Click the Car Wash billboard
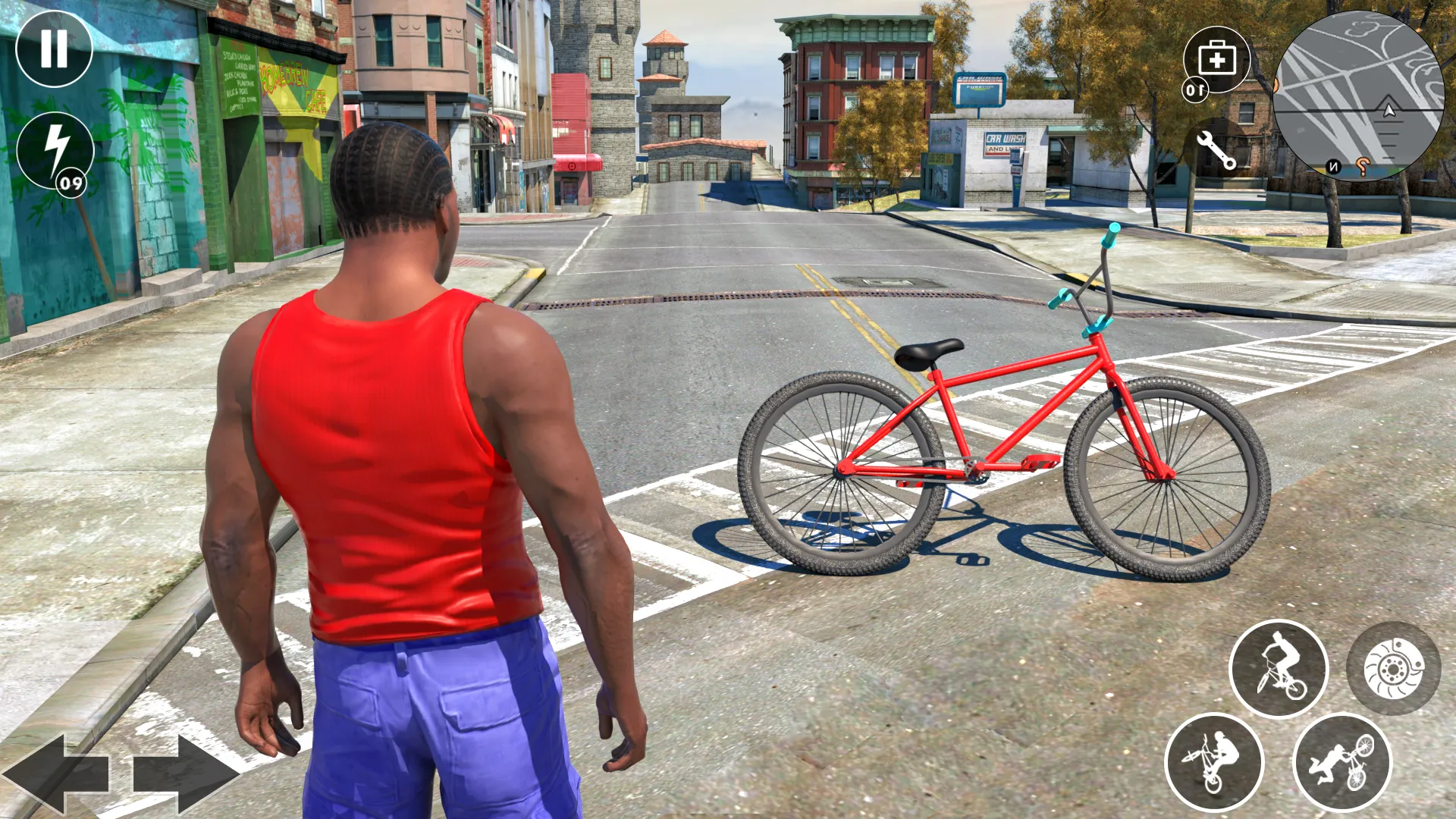The height and width of the screenshot is (819, 1456). pos(1006,144)
